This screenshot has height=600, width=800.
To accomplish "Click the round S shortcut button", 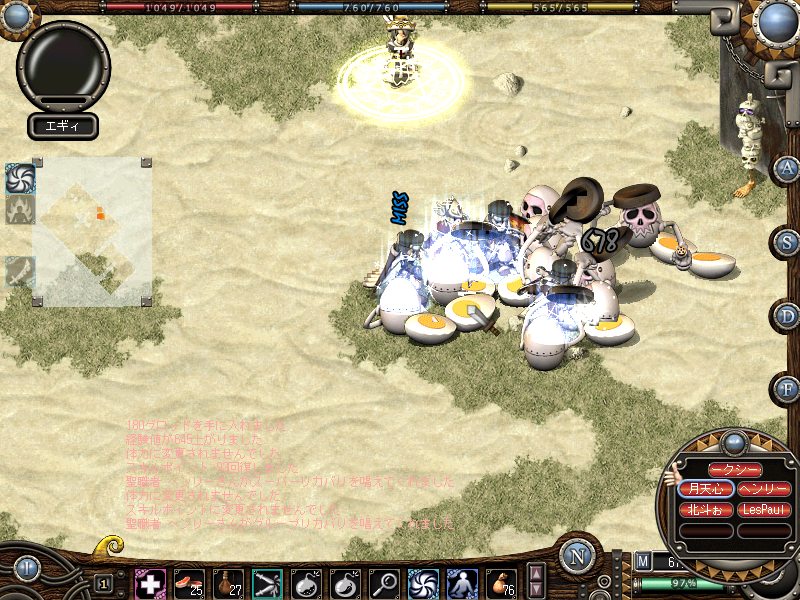I will [786, 242].
